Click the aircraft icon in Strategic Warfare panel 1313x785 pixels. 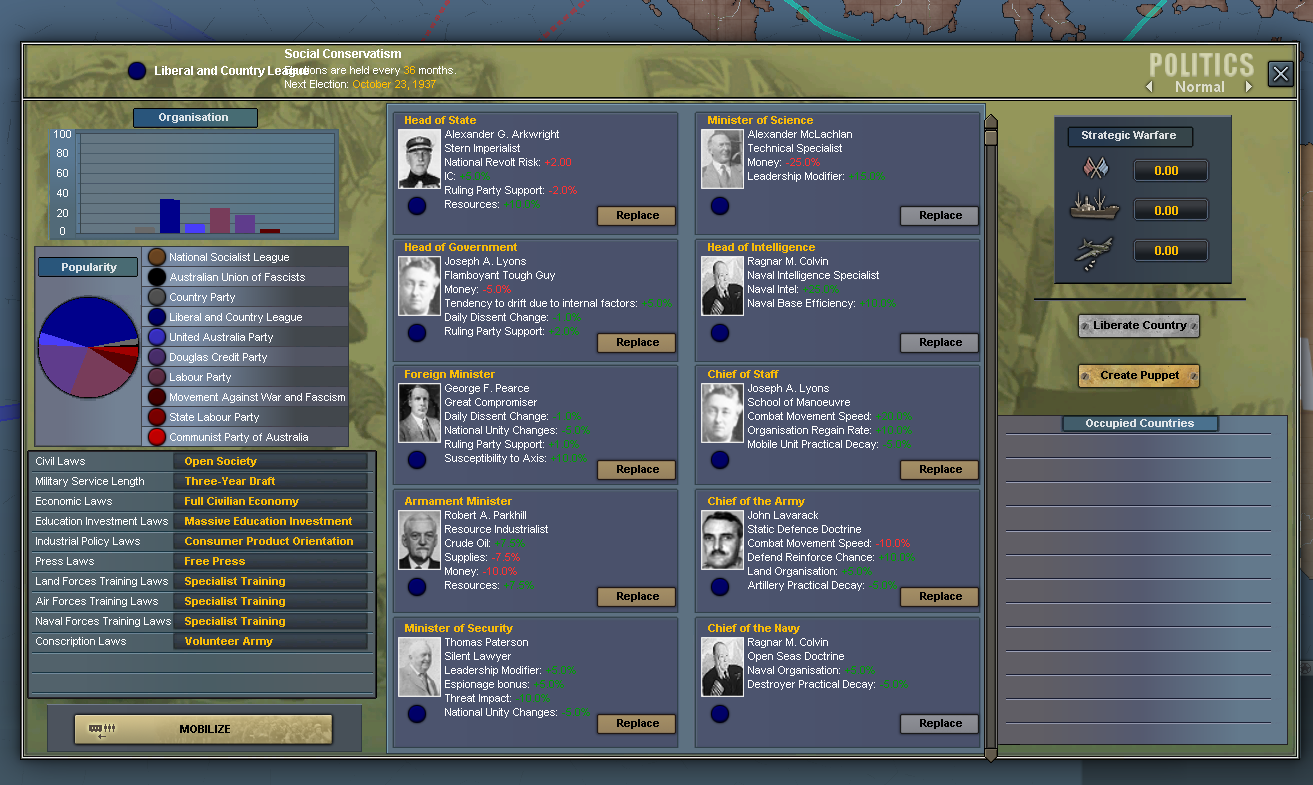point(1093,249)
